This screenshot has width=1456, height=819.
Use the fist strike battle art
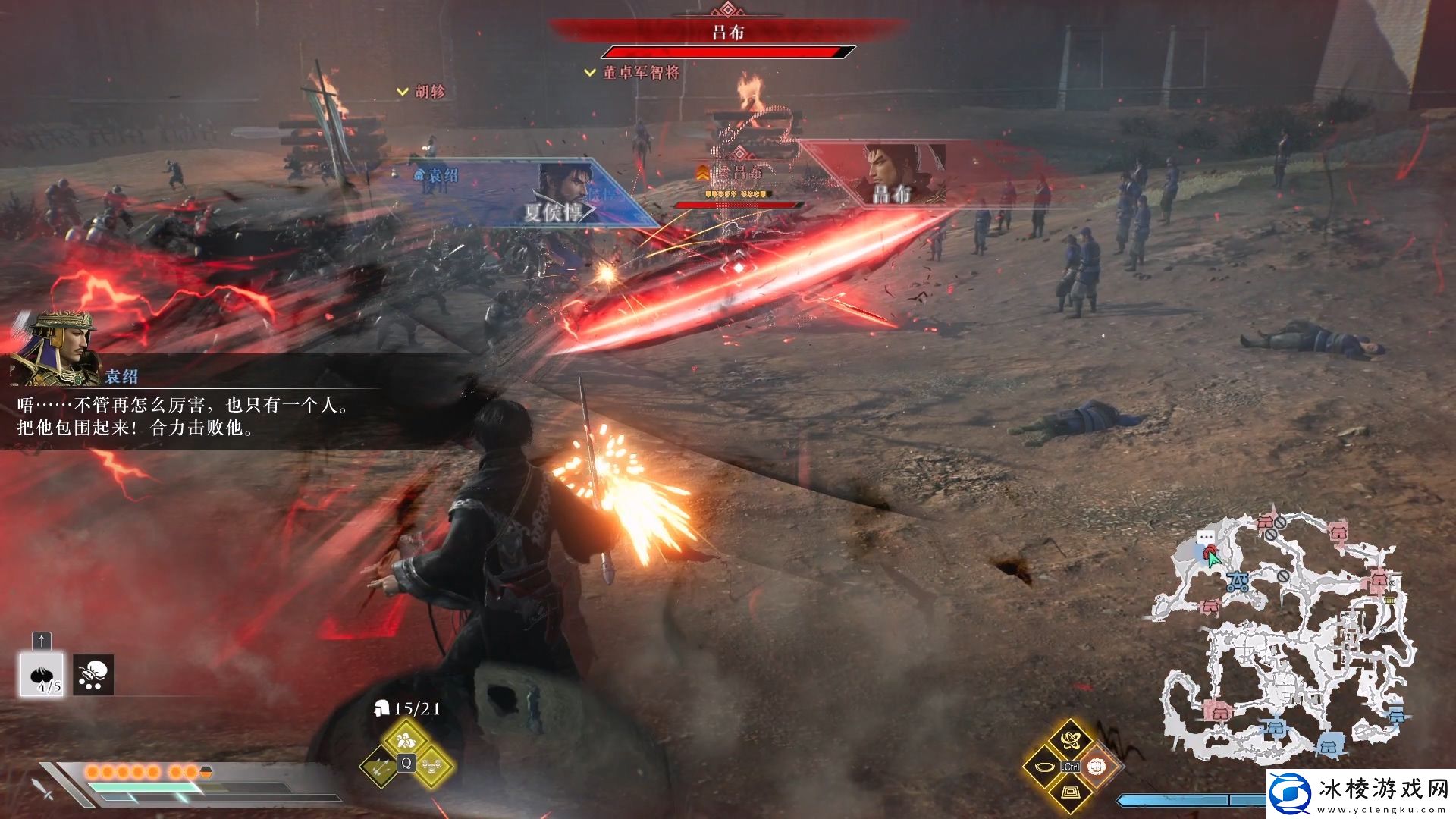(x=1096, y=767)
